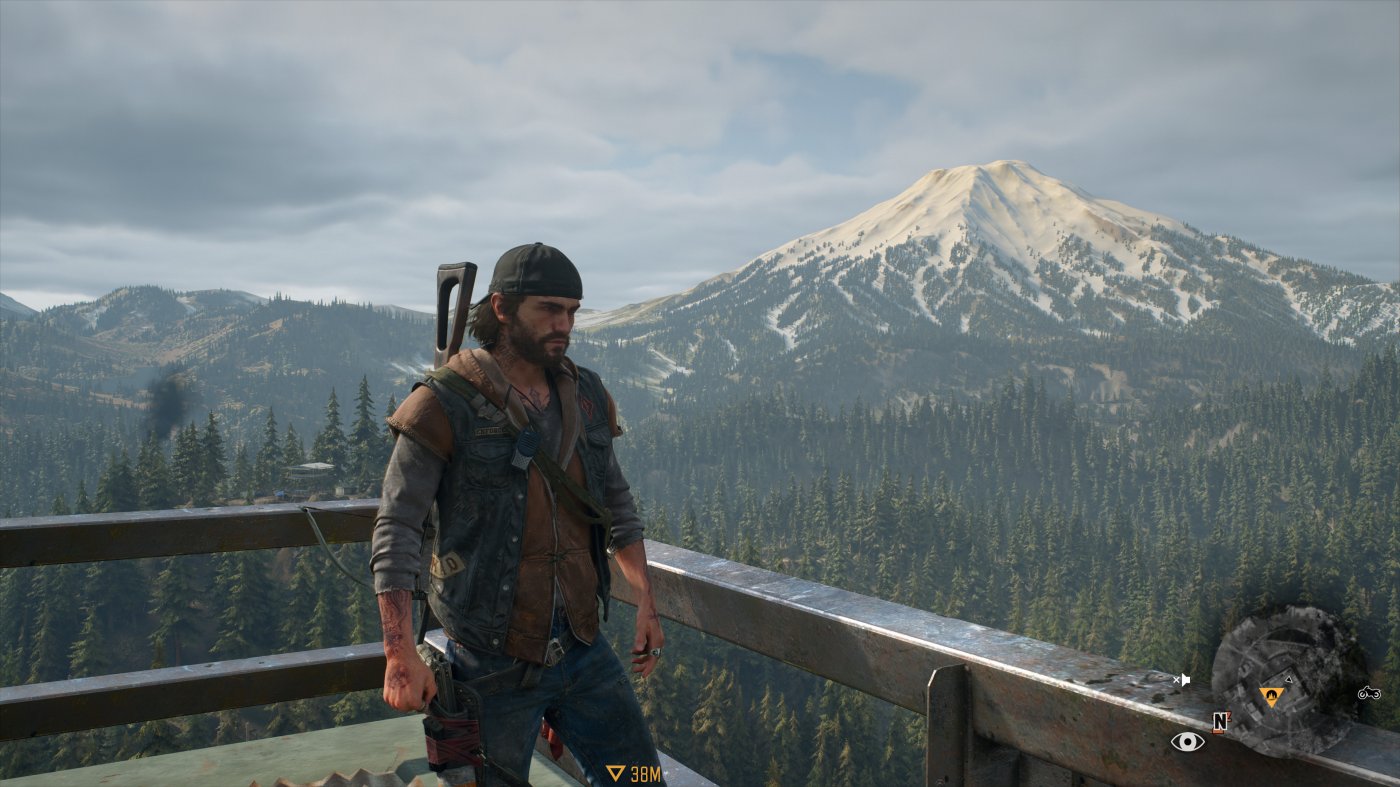Select the yellow camp waypoint on the minimap
This screenshot has height=787, width=1400.
click(x=1271, y=696)
